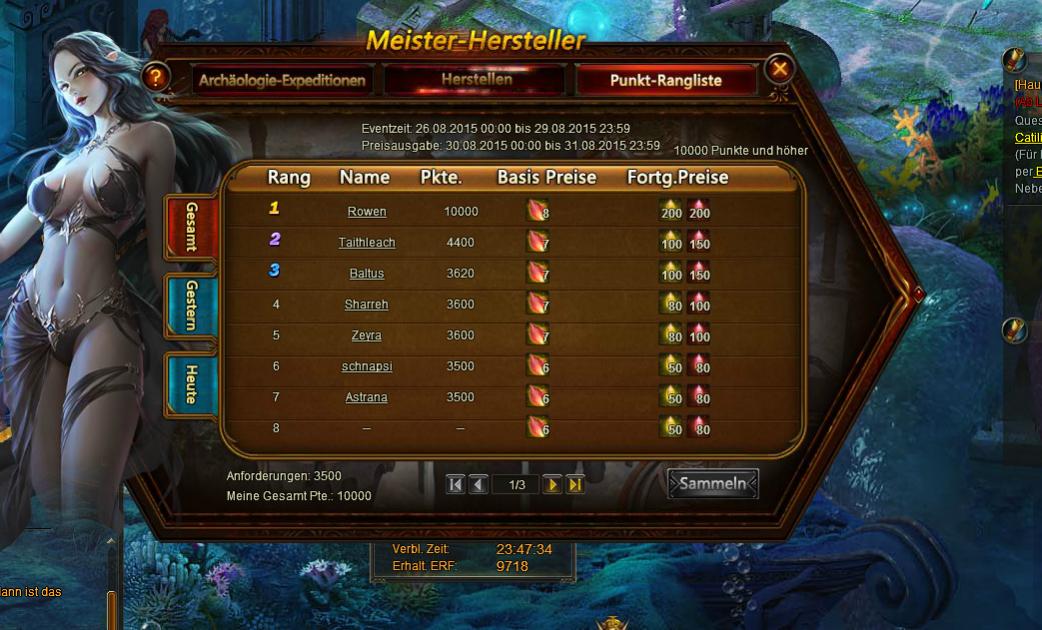Jump to the last ranking page
This screenshot has width=1042, height=630.
tap(575, 485)
